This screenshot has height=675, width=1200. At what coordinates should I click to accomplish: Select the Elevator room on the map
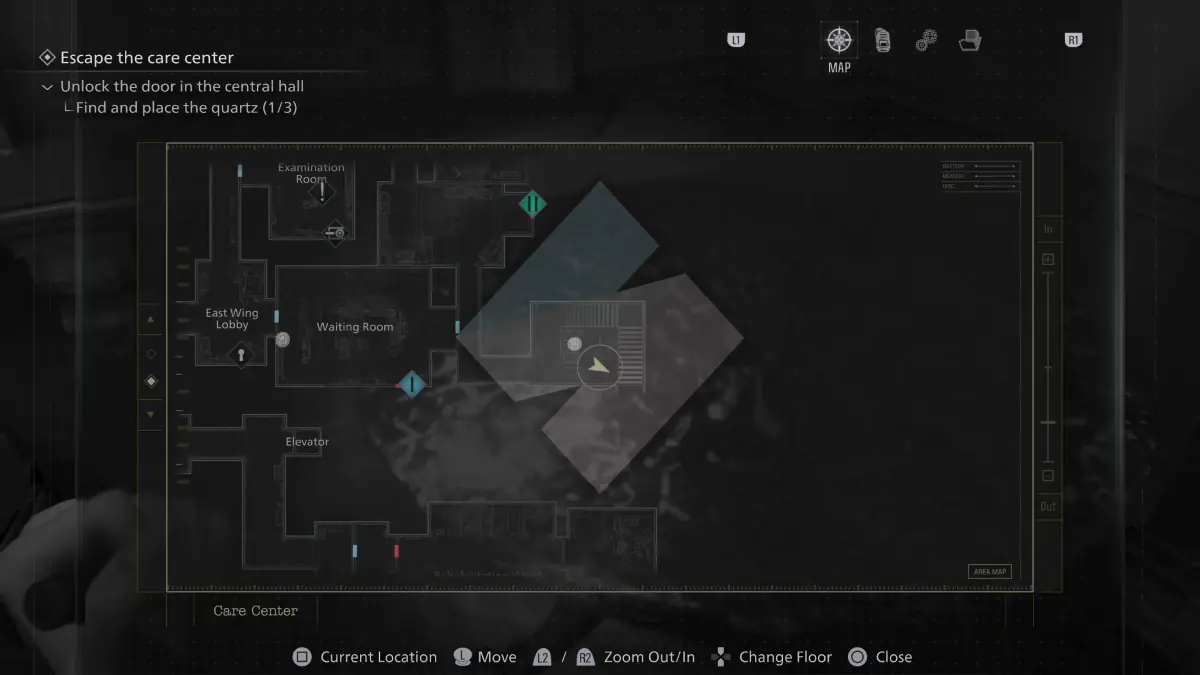coord(307,442)
